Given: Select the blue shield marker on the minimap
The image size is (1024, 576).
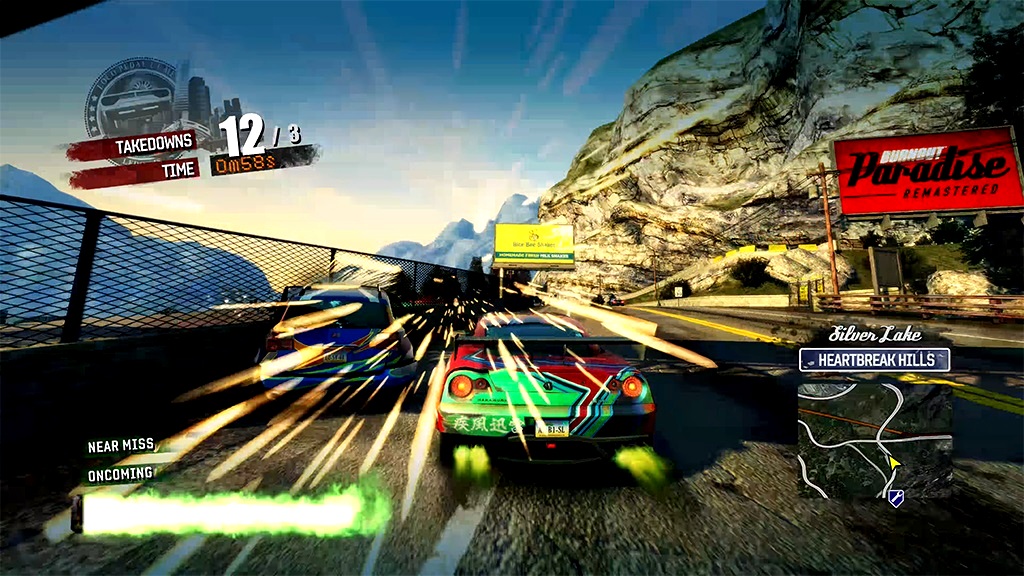Looking at the screenshot, I should [896, 497].
